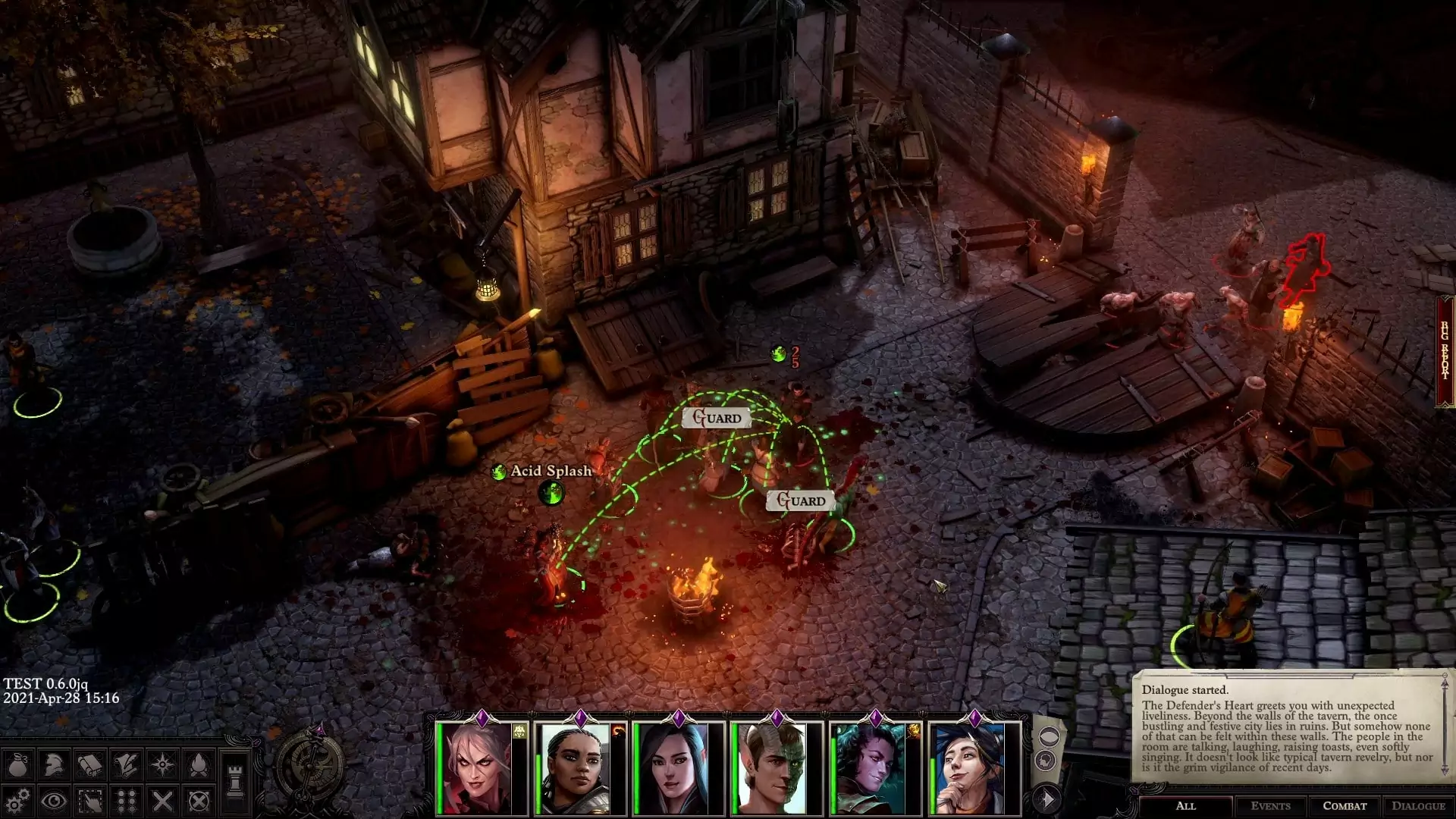The width and height of the screenshot is (1456, 819).
Task: Open the journal quill icon
Action: pos(126,765)
